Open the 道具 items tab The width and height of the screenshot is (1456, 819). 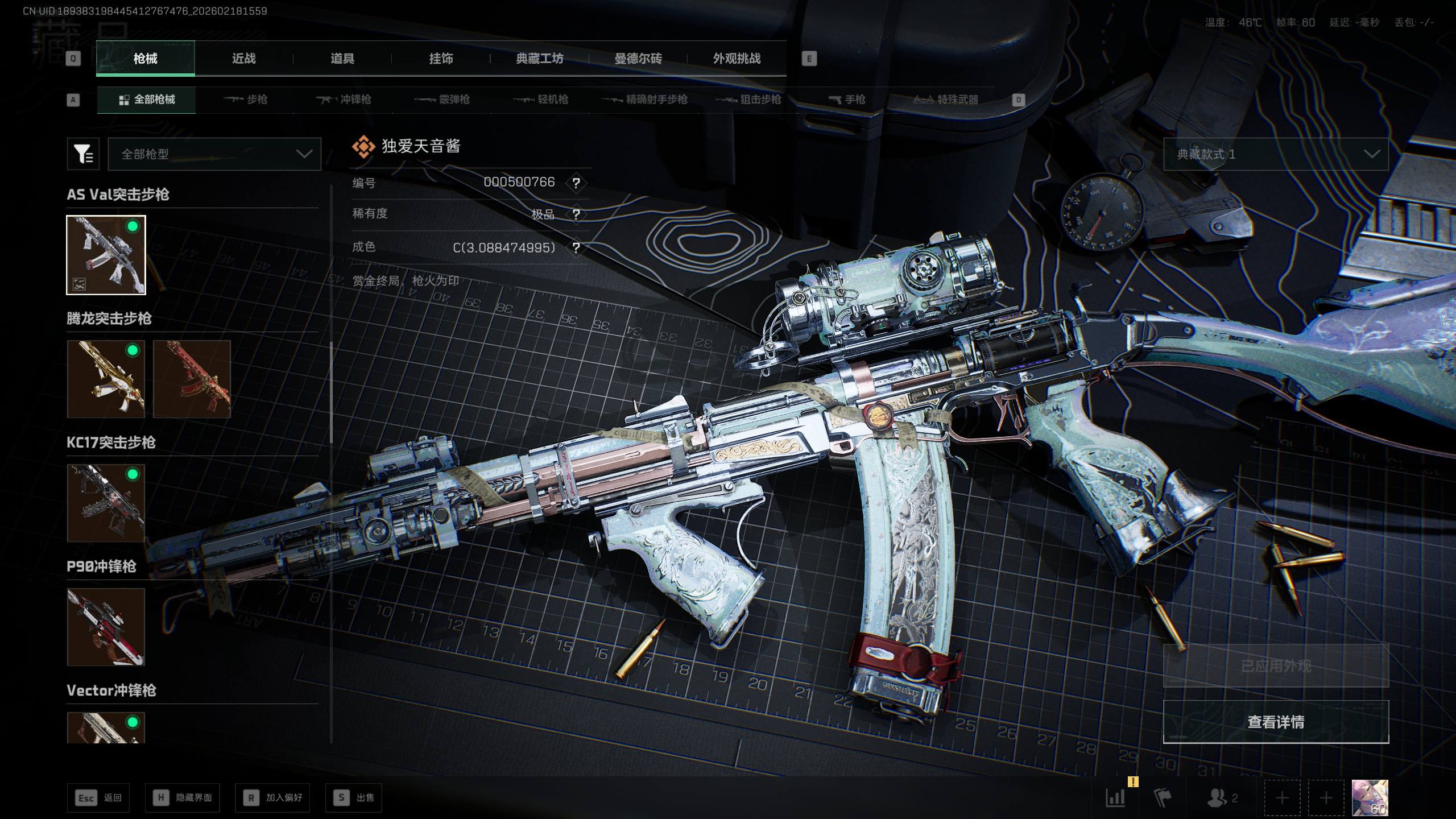click(342, 59)
